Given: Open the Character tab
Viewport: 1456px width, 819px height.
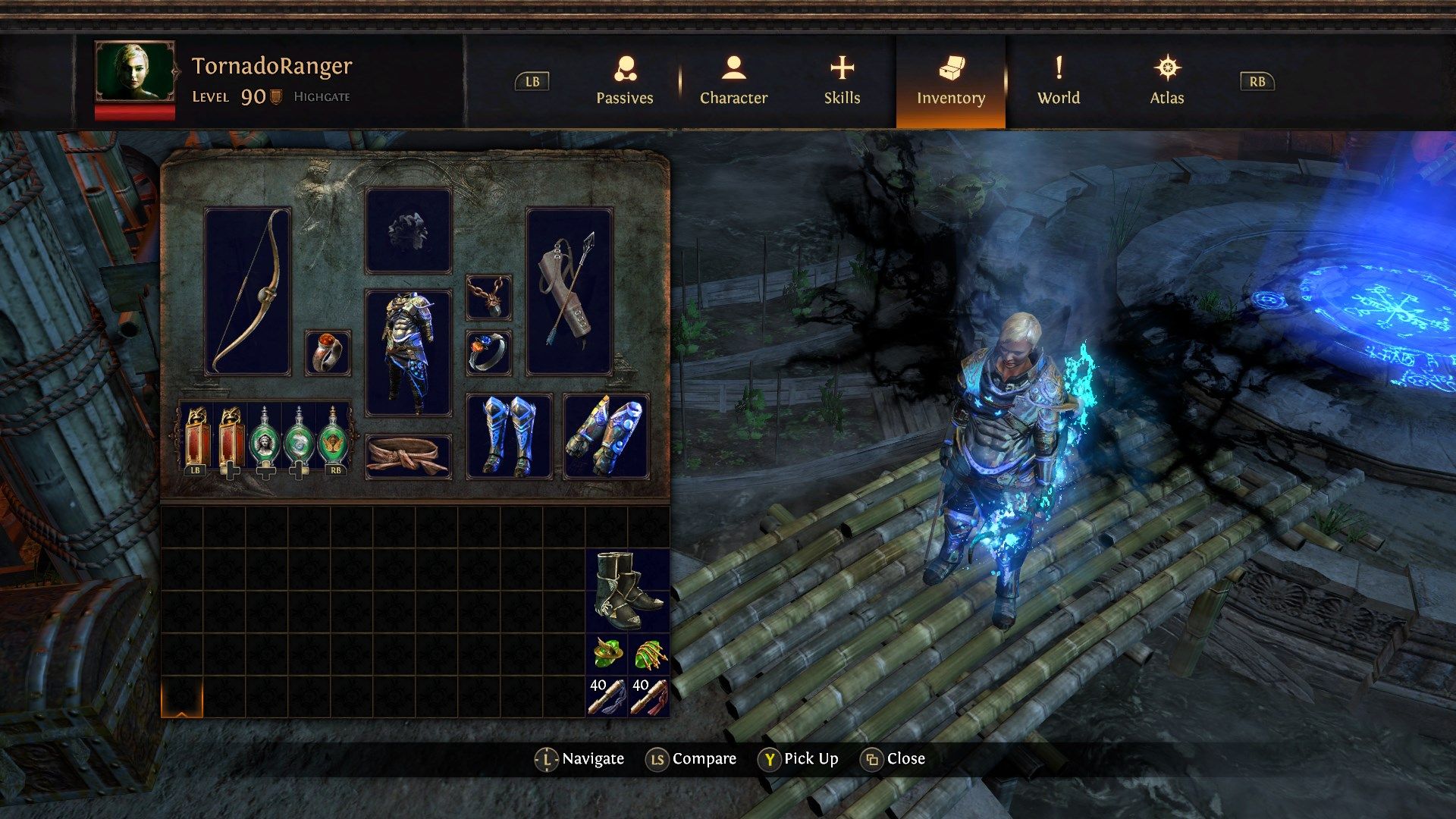Looking at the screenshot, I should point(733,83).
